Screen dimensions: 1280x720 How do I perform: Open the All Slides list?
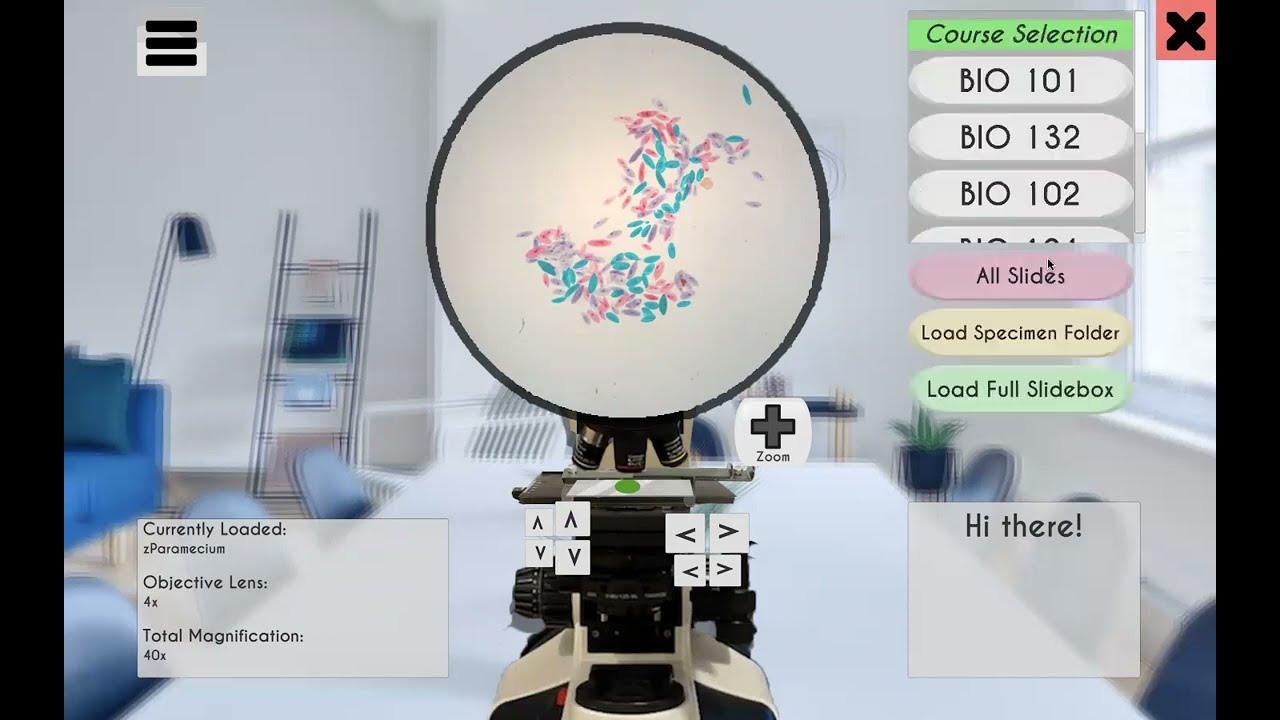click(1019, 276)
